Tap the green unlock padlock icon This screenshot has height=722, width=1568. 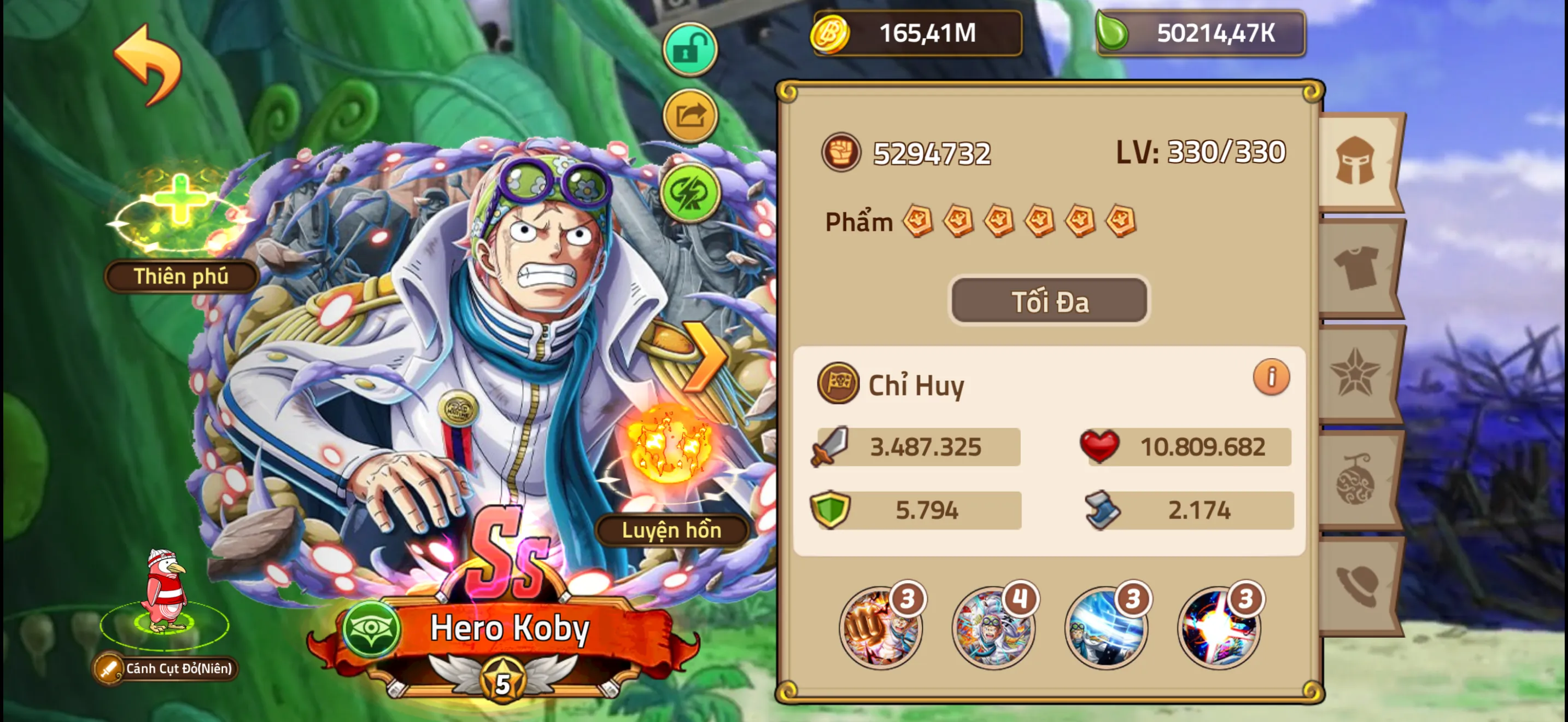point(691,49)
